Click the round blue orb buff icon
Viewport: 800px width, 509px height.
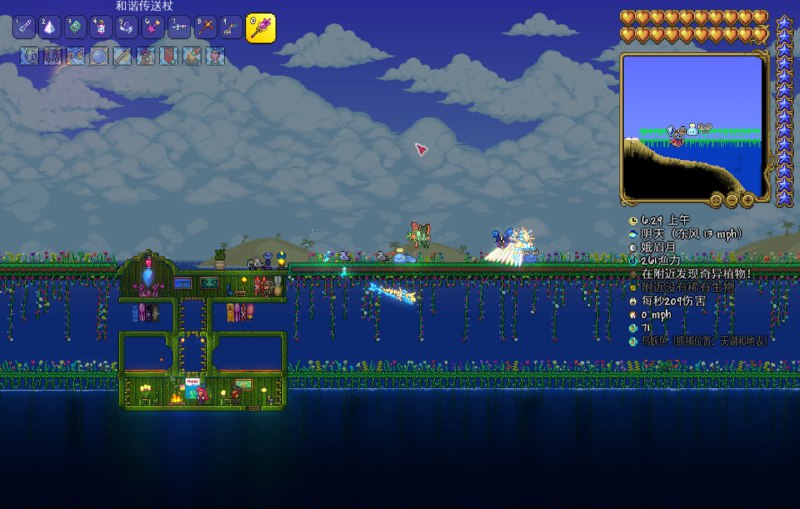click(x=98, y=56)
